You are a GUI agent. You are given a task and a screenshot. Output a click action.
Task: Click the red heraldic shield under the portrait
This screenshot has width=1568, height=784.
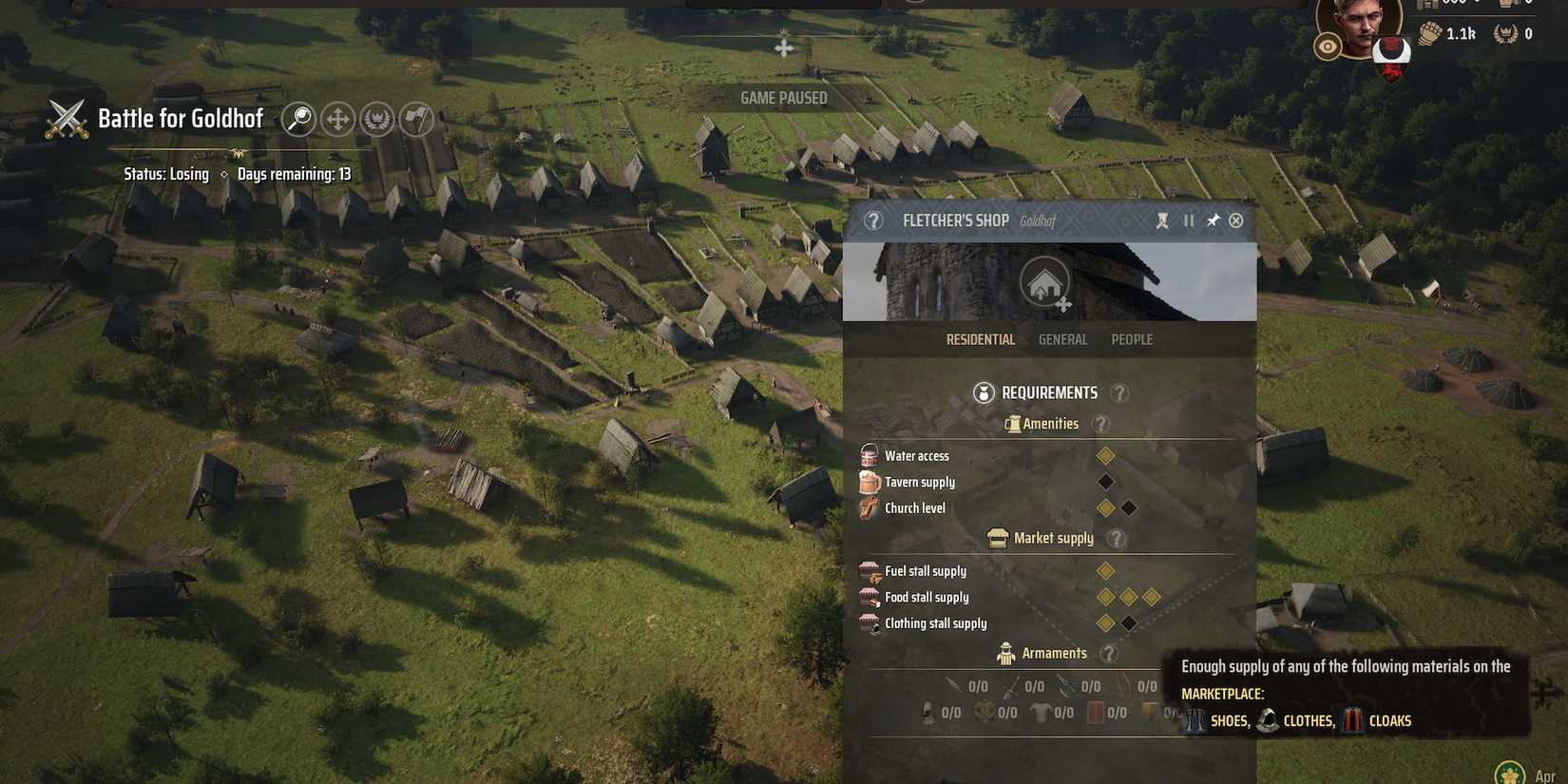pos(1391,53)
